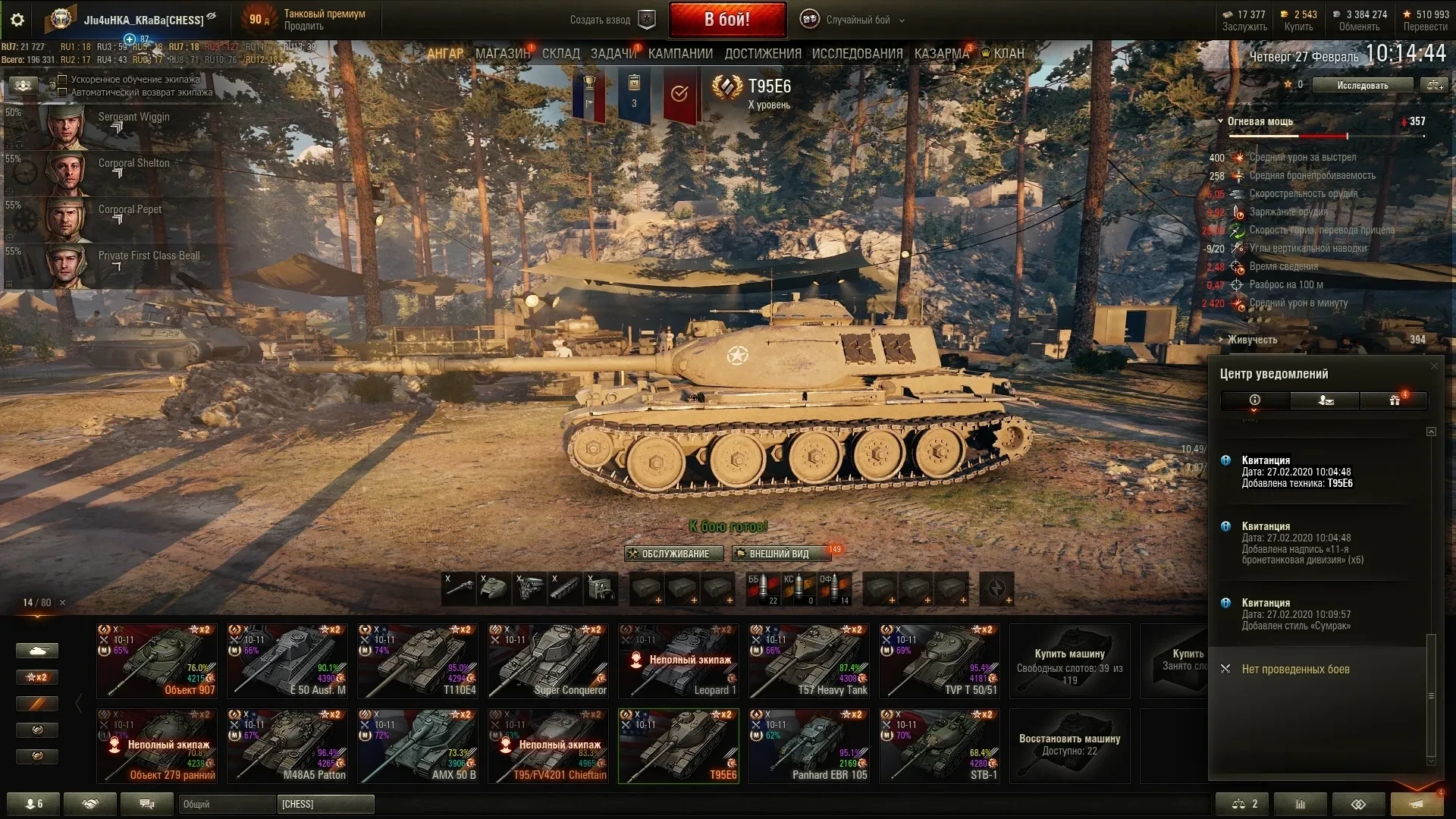Viewport: 1456px width, 819px height.
Task: Click Купить машину slot
Action: coord(1069,661)
